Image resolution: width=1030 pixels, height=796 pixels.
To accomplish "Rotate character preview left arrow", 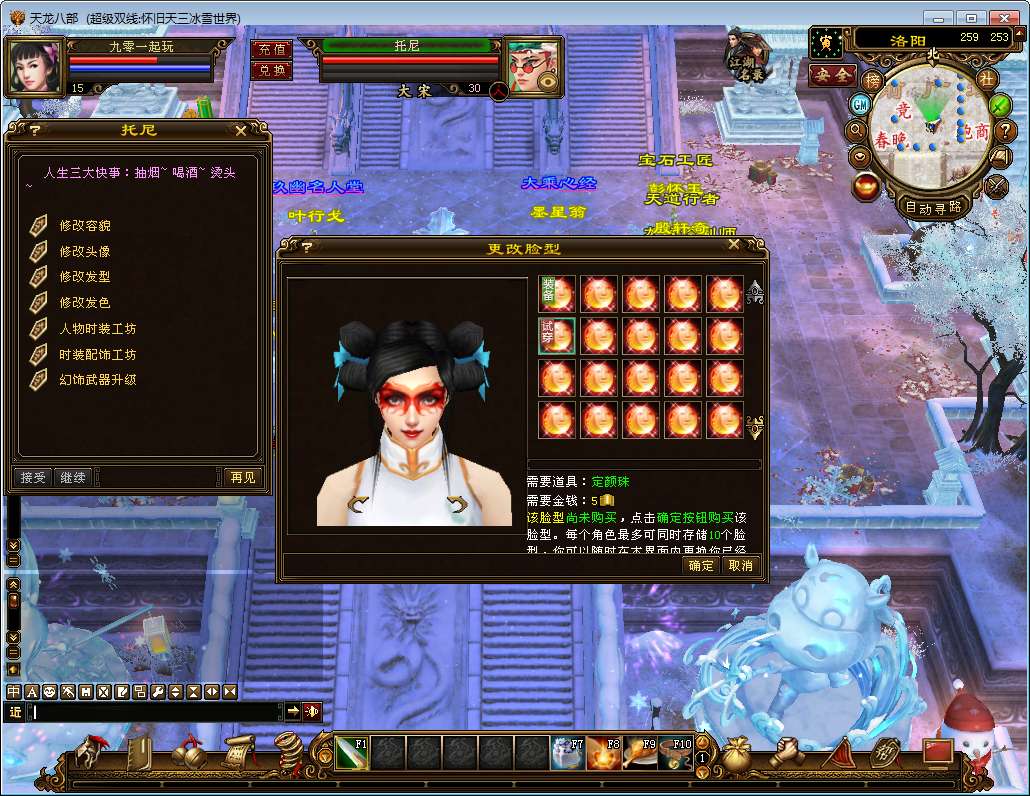I will tap(357, 505).
